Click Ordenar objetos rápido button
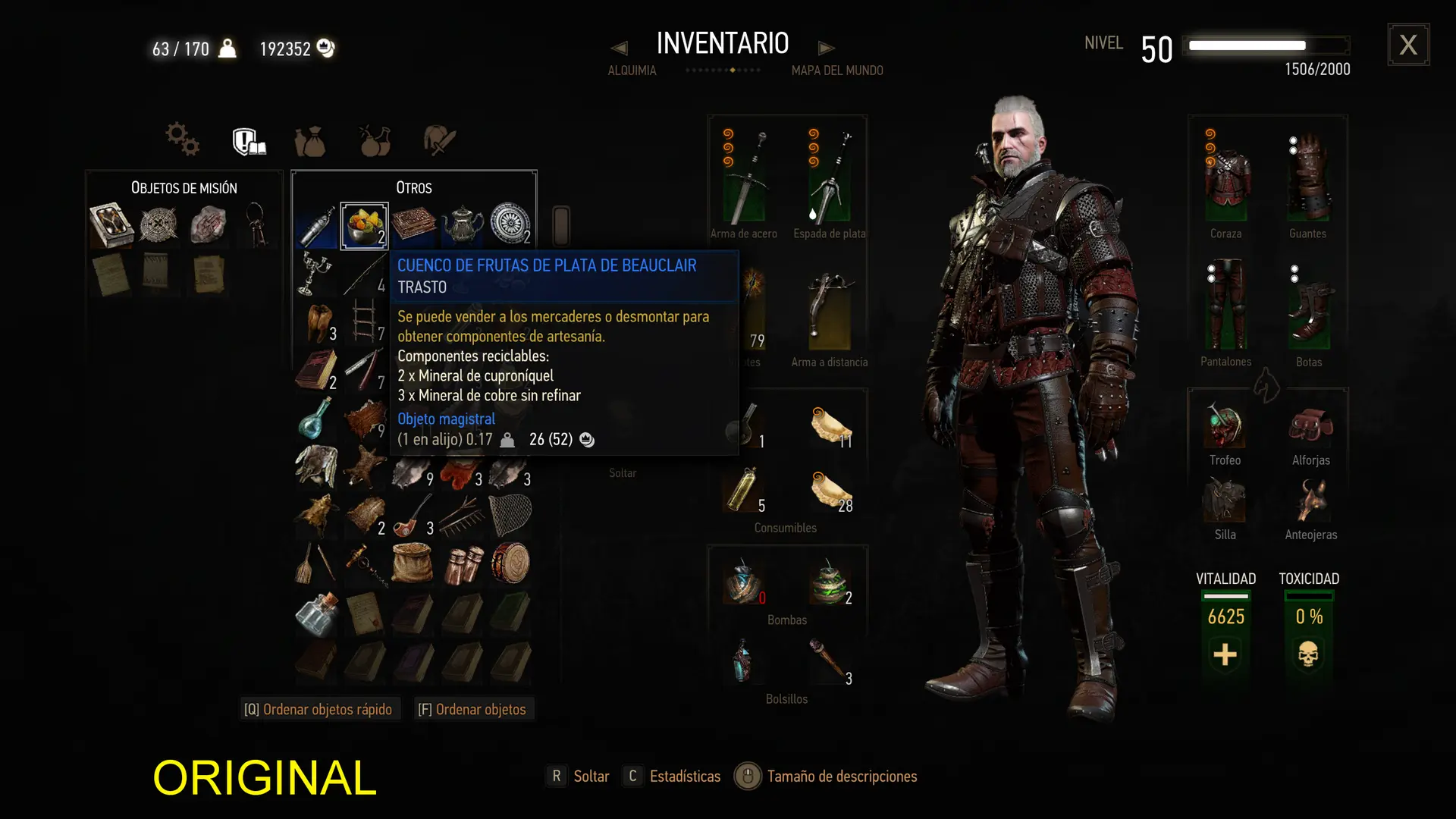The width and height of the screenshot is (1456, 819). [x=318, y=709]
